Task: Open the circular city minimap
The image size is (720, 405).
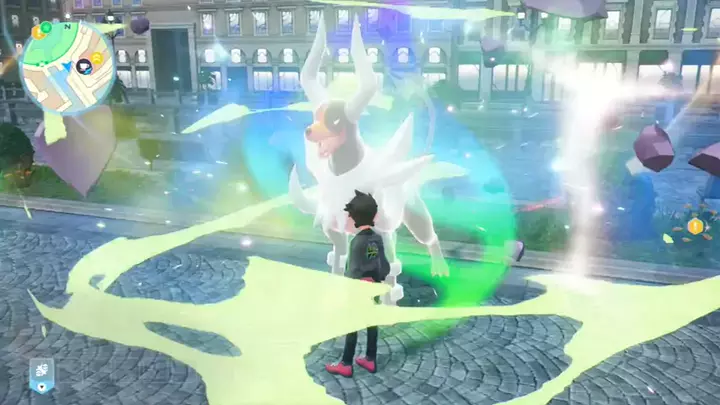Action: coord(67,67)
